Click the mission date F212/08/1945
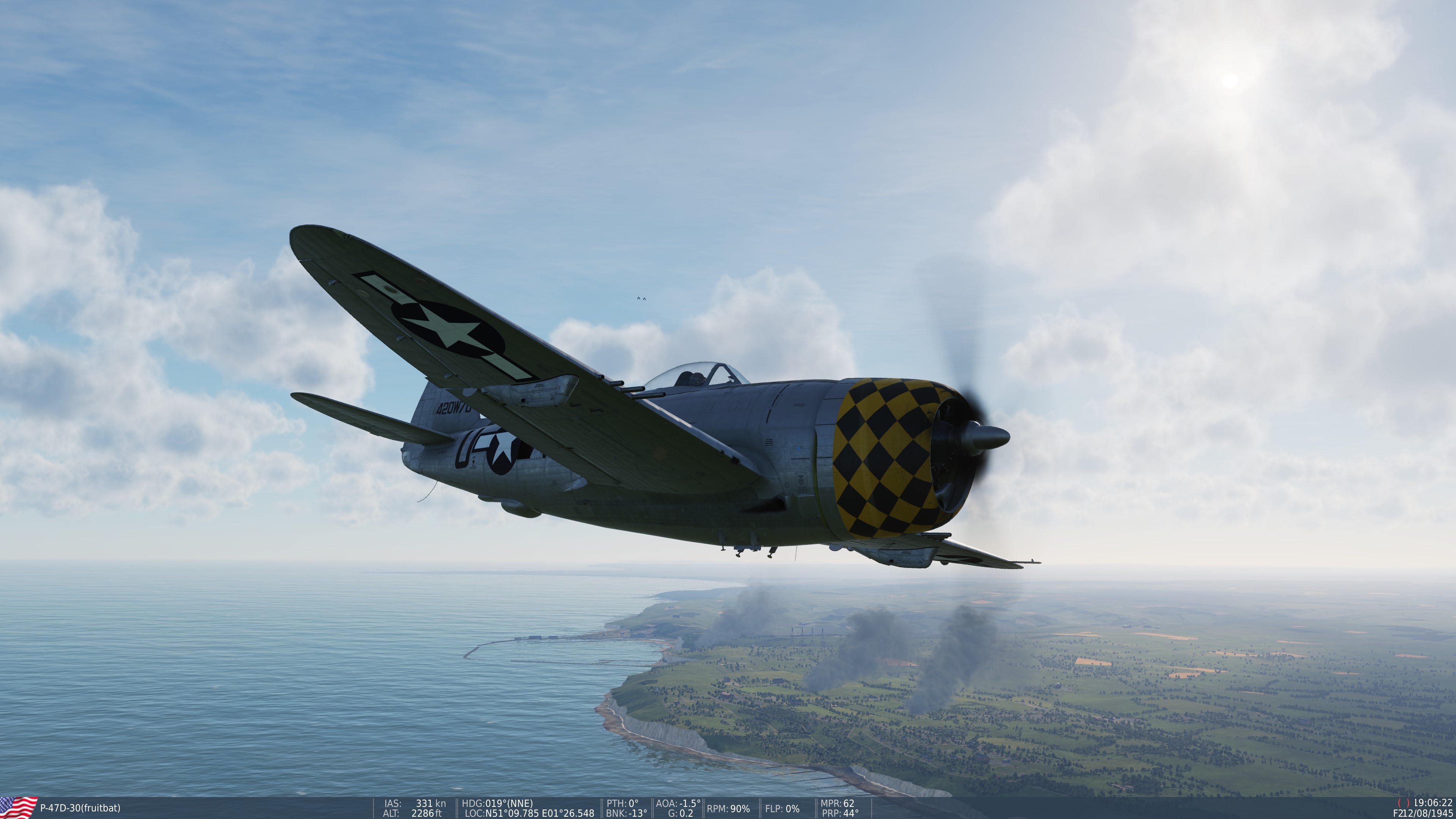This screenshot has width=1456, height=819. (x=1425, y=812)
